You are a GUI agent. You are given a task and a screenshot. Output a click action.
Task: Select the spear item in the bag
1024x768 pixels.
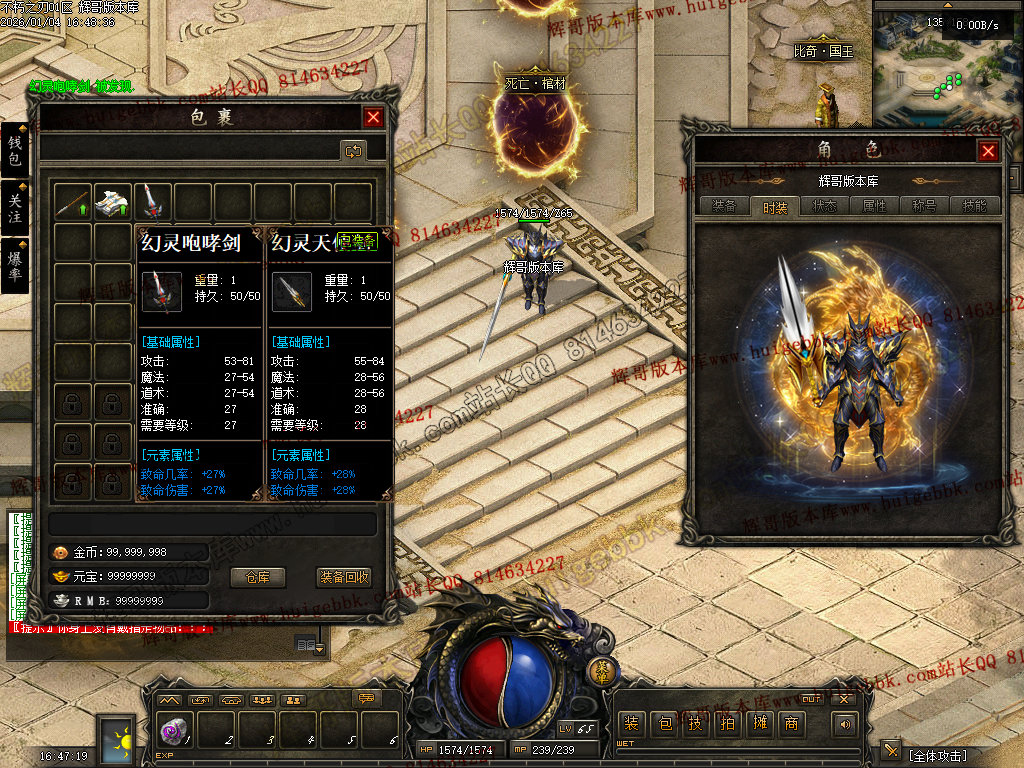(72, 202)
